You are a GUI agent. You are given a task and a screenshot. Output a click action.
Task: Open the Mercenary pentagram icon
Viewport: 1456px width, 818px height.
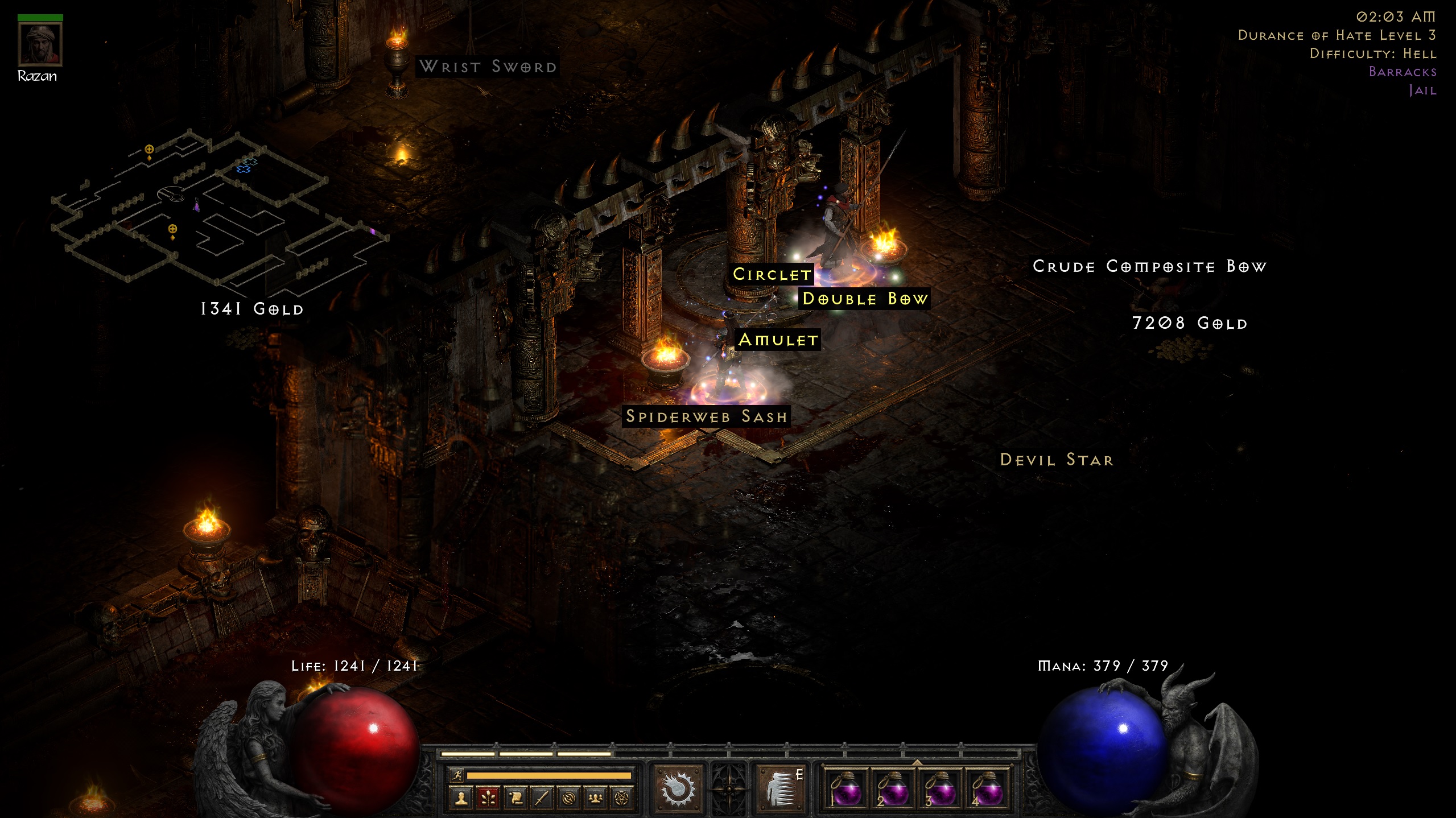click(x=622, y=799)
